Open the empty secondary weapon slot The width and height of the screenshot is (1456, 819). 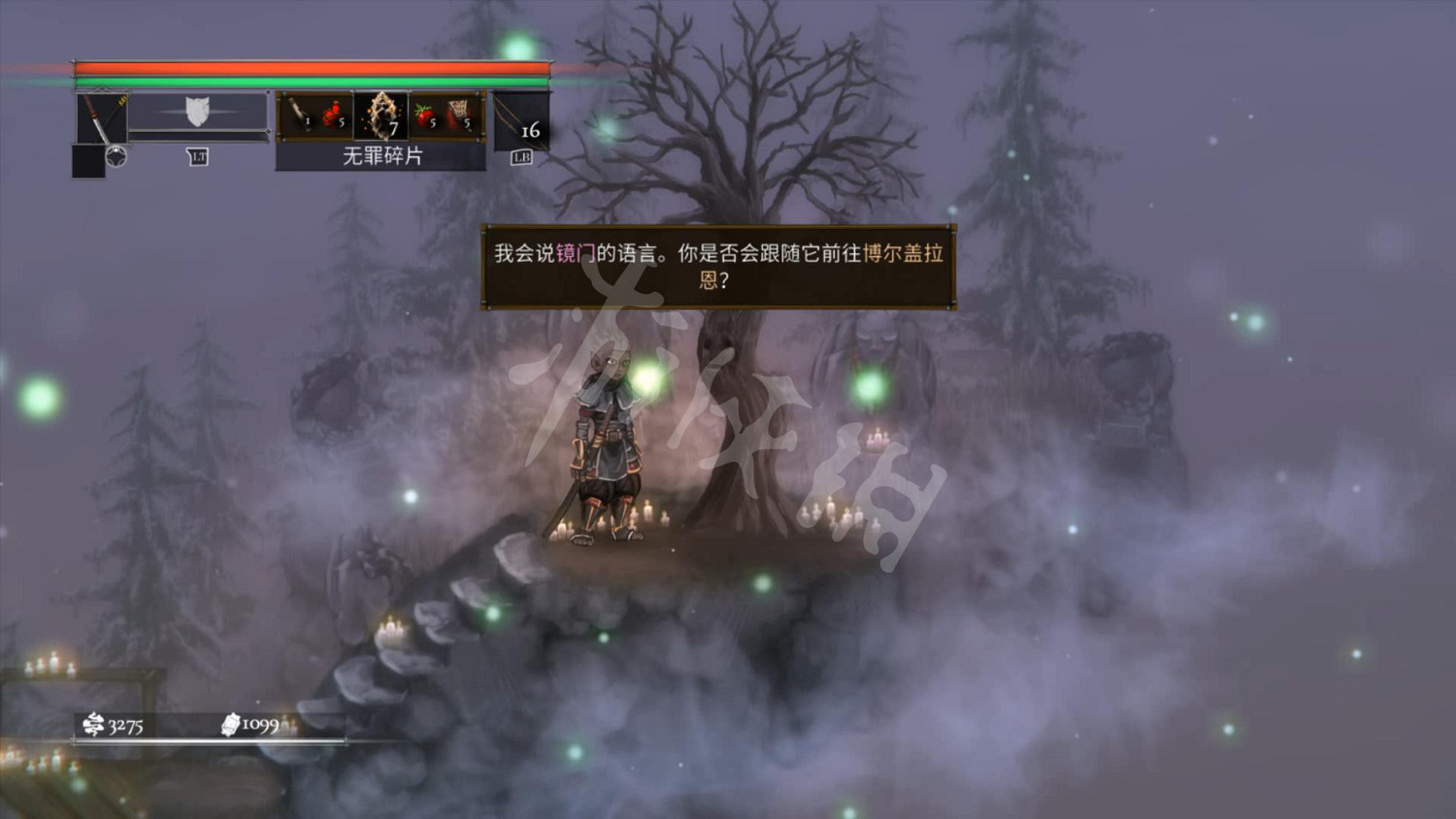click(87, 160)
